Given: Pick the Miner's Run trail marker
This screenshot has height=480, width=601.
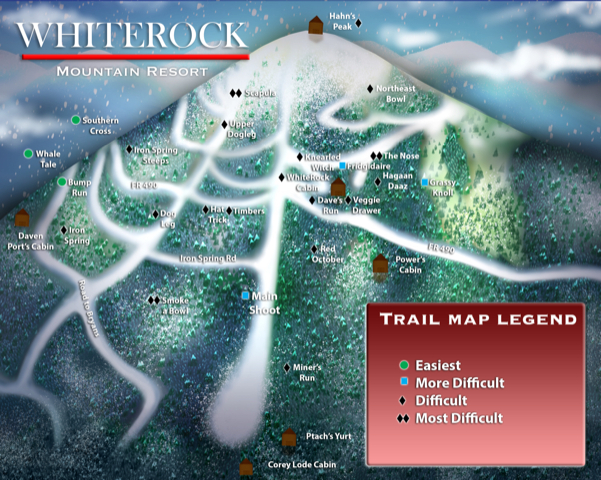Looking at the screenshot, I should pos(286,368).
